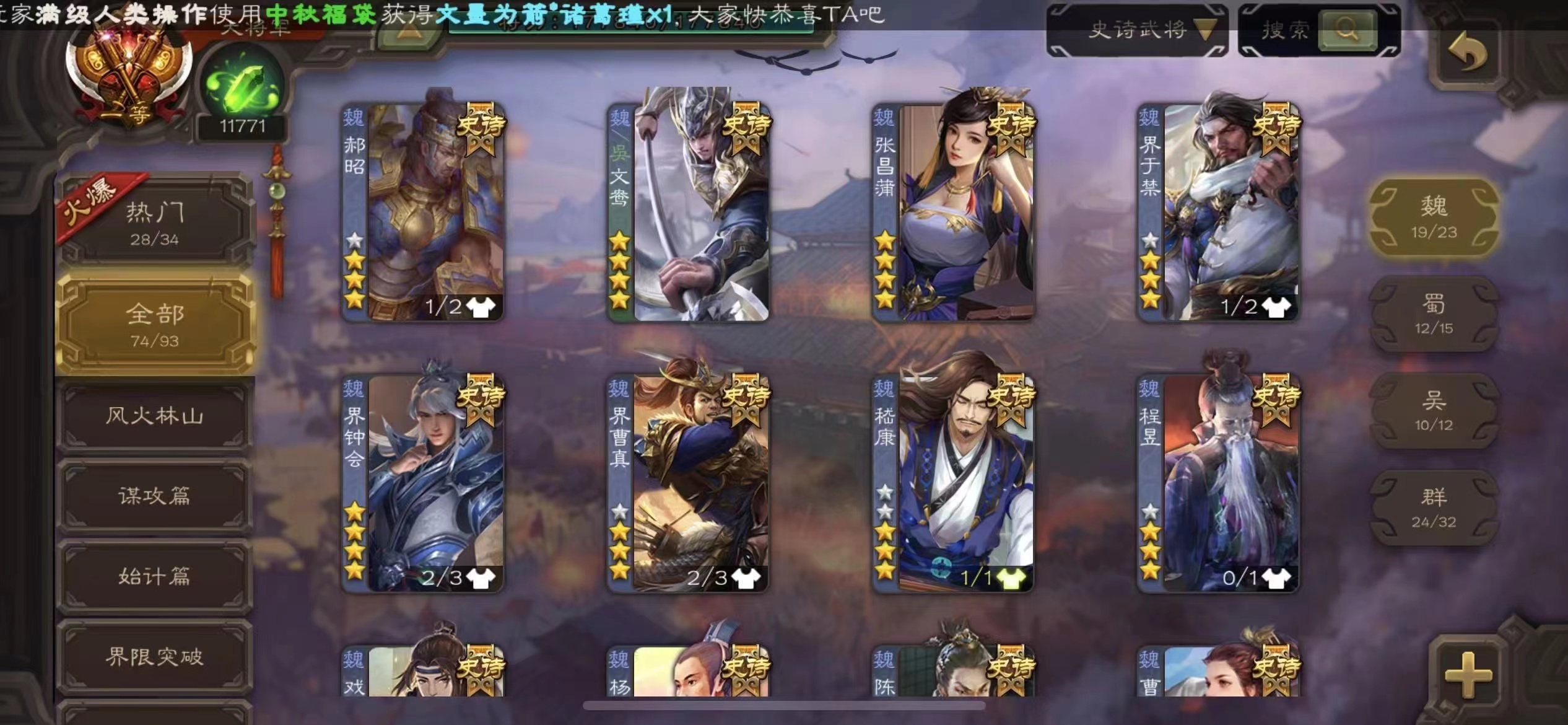Go back with the return arrow

1468,51
